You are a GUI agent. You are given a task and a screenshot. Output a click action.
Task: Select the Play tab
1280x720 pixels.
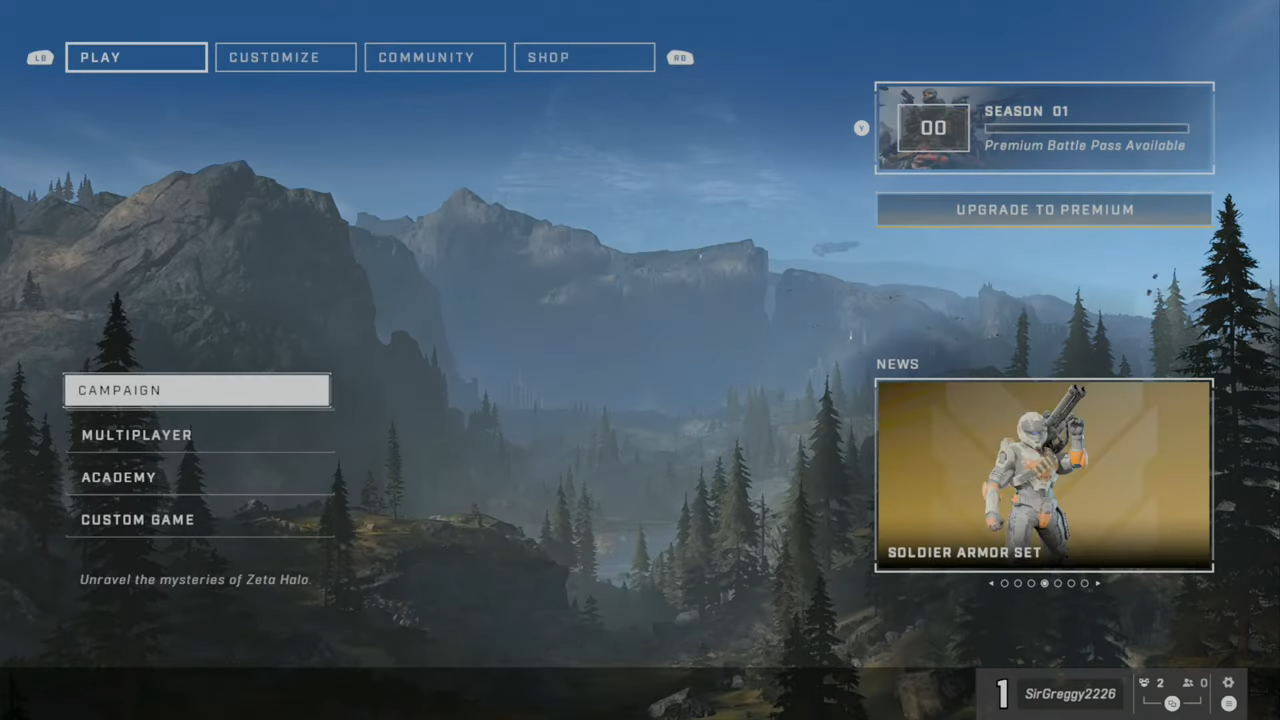(136, 57)
